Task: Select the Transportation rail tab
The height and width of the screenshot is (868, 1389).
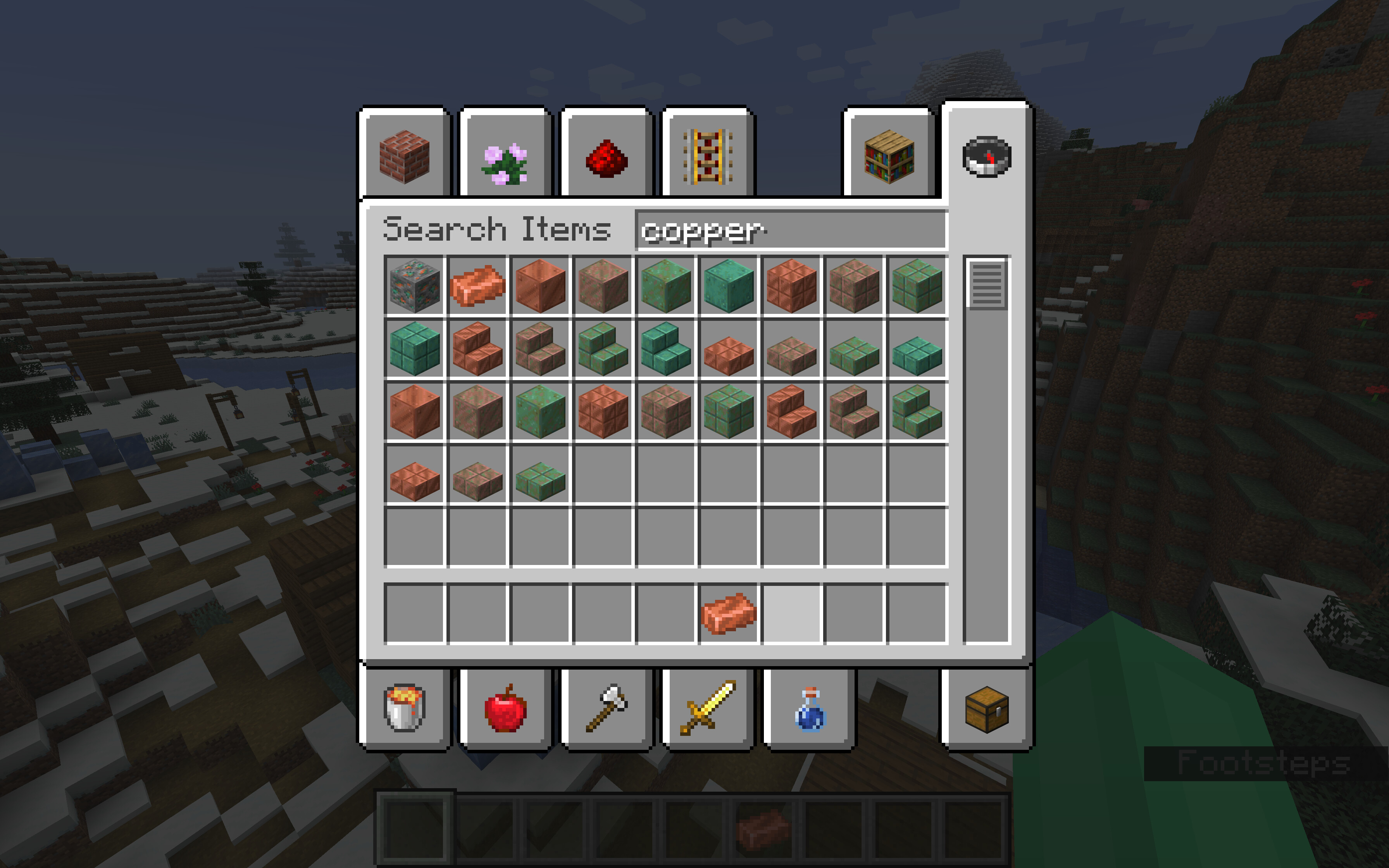Action: [708, 156]
